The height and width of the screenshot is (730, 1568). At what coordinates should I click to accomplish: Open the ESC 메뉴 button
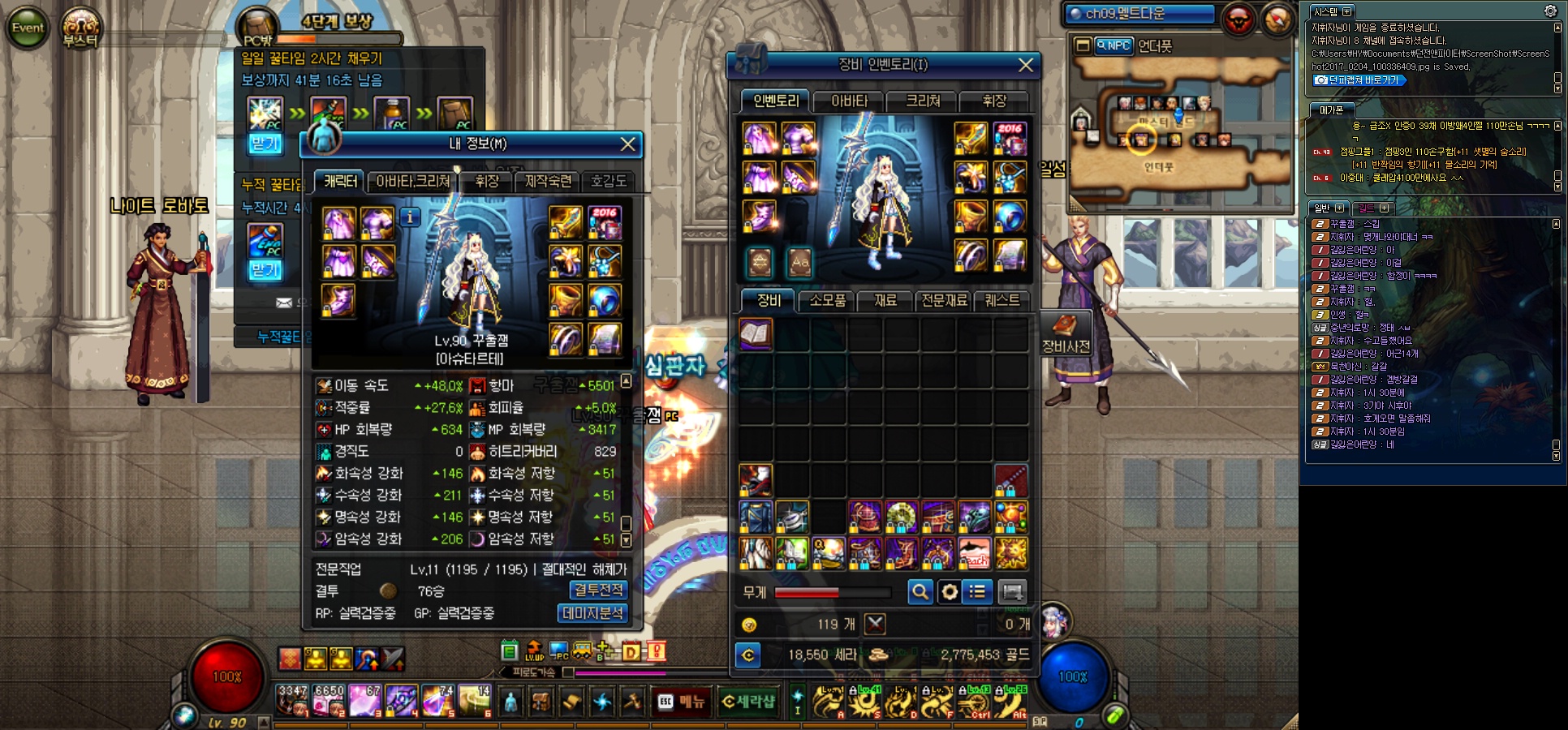click(x=682, y=702)
